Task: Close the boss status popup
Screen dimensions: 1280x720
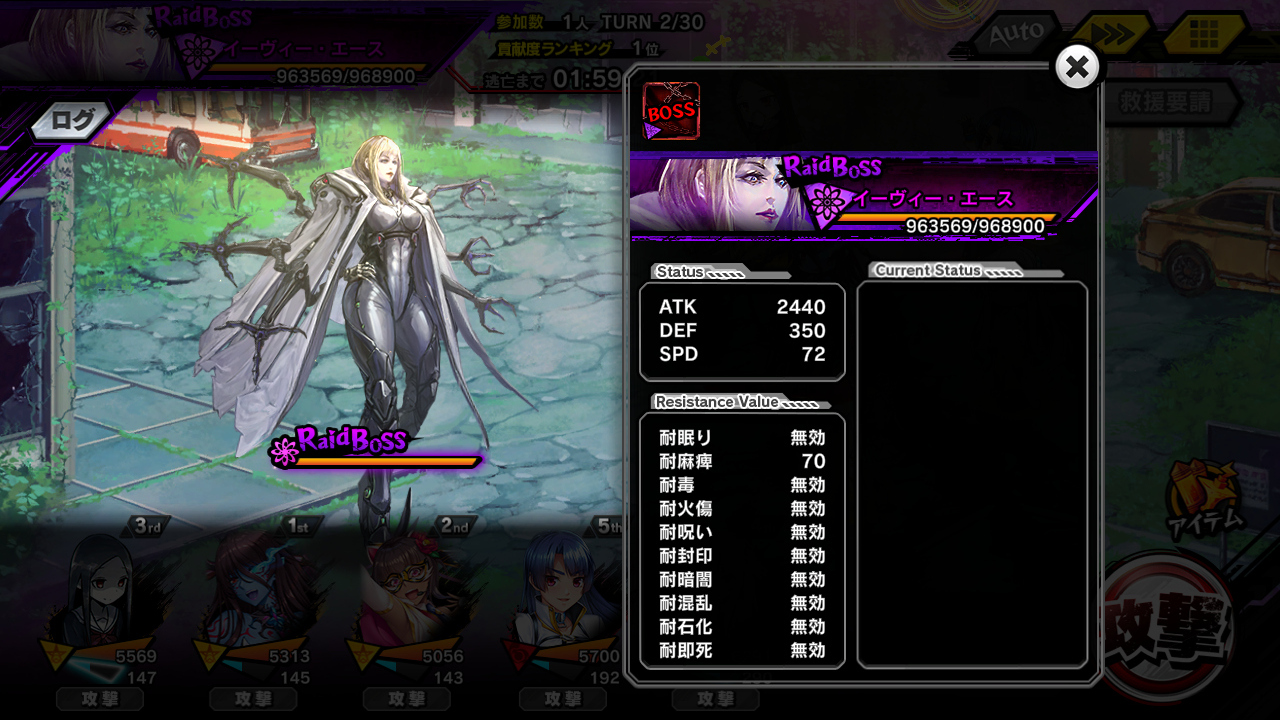Action: (1077, 68)
